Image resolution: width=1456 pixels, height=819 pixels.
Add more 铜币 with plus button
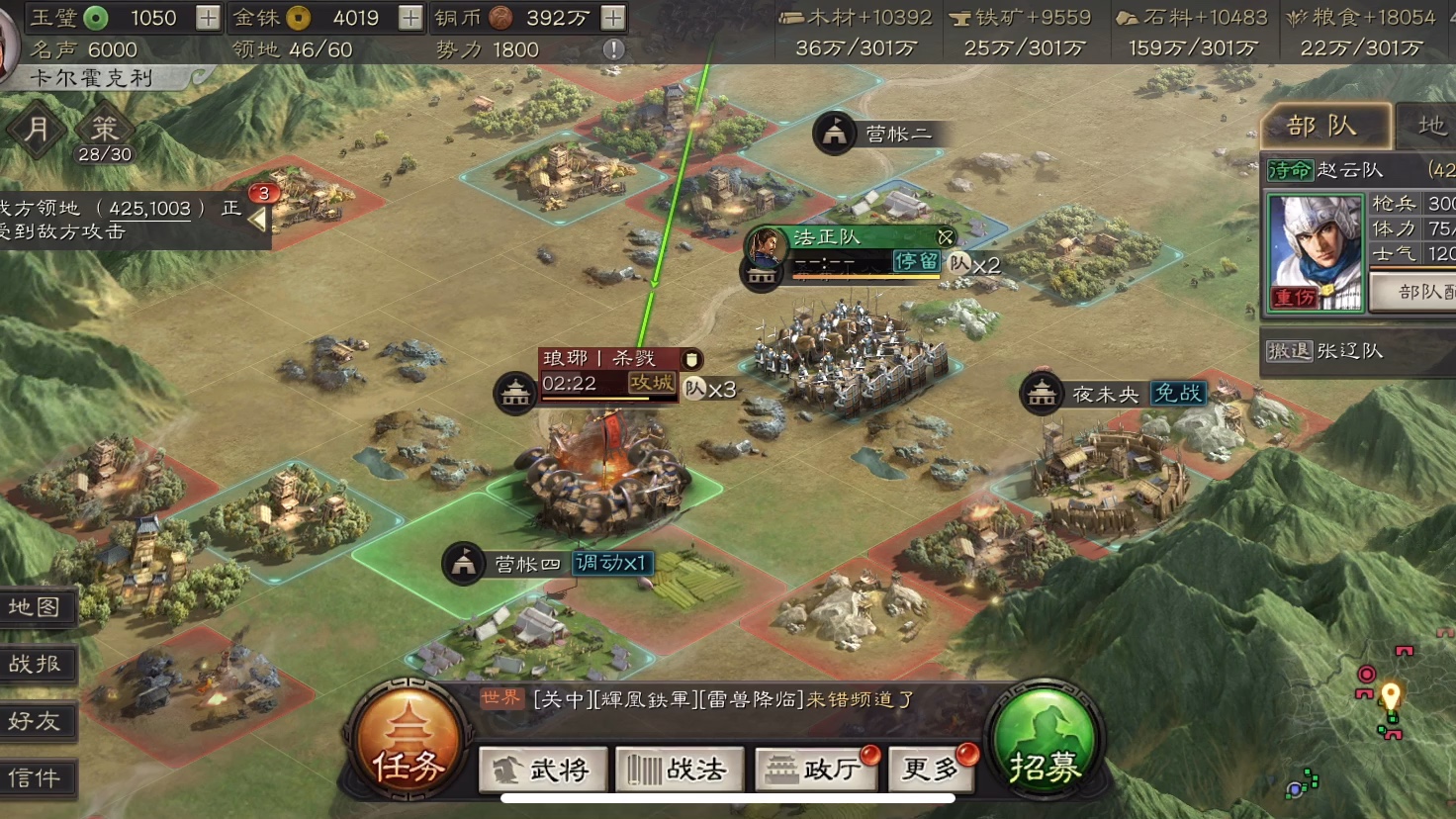point(613,18)
